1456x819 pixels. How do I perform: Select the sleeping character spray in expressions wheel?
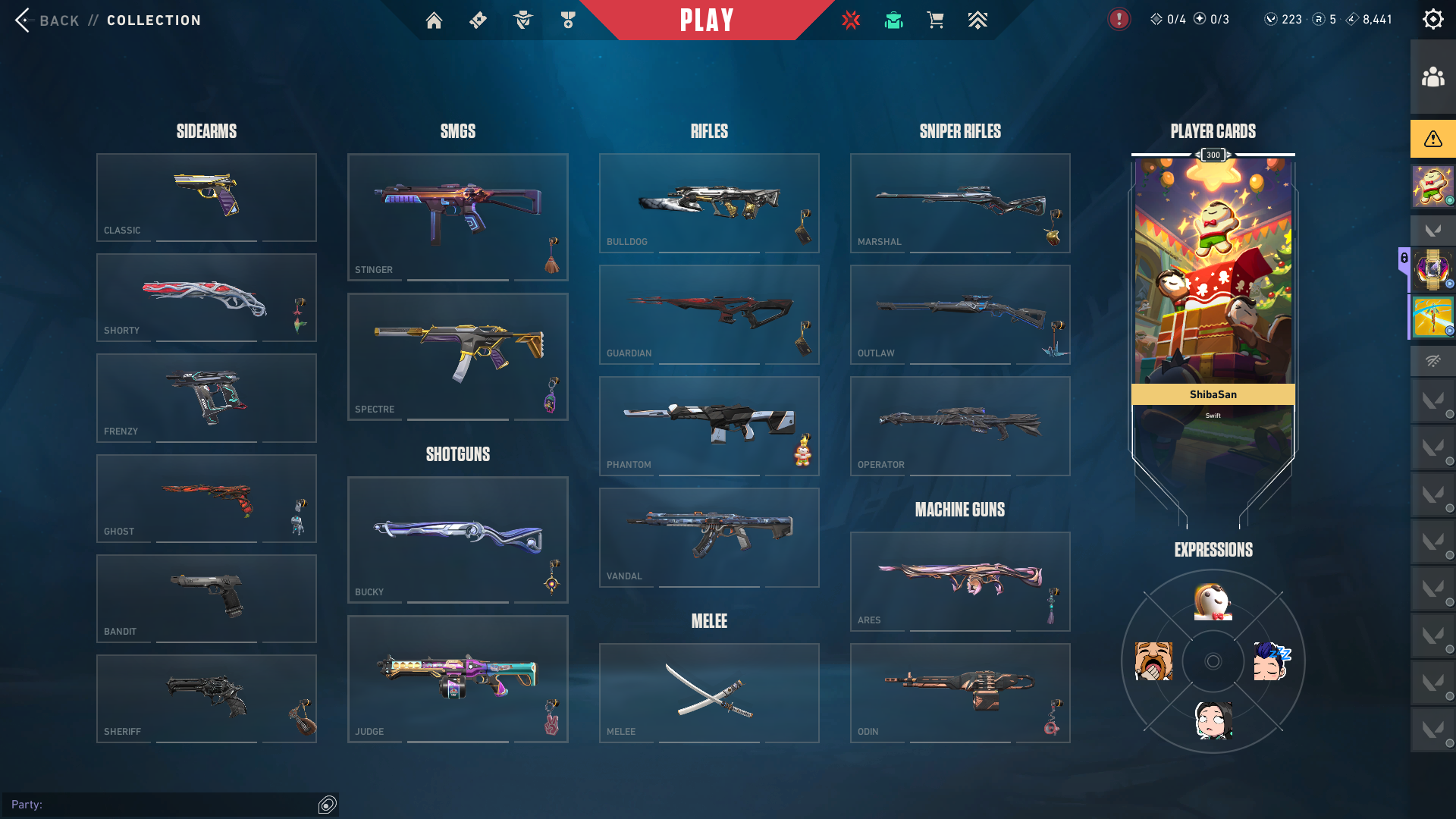[x=1272, y=661]
